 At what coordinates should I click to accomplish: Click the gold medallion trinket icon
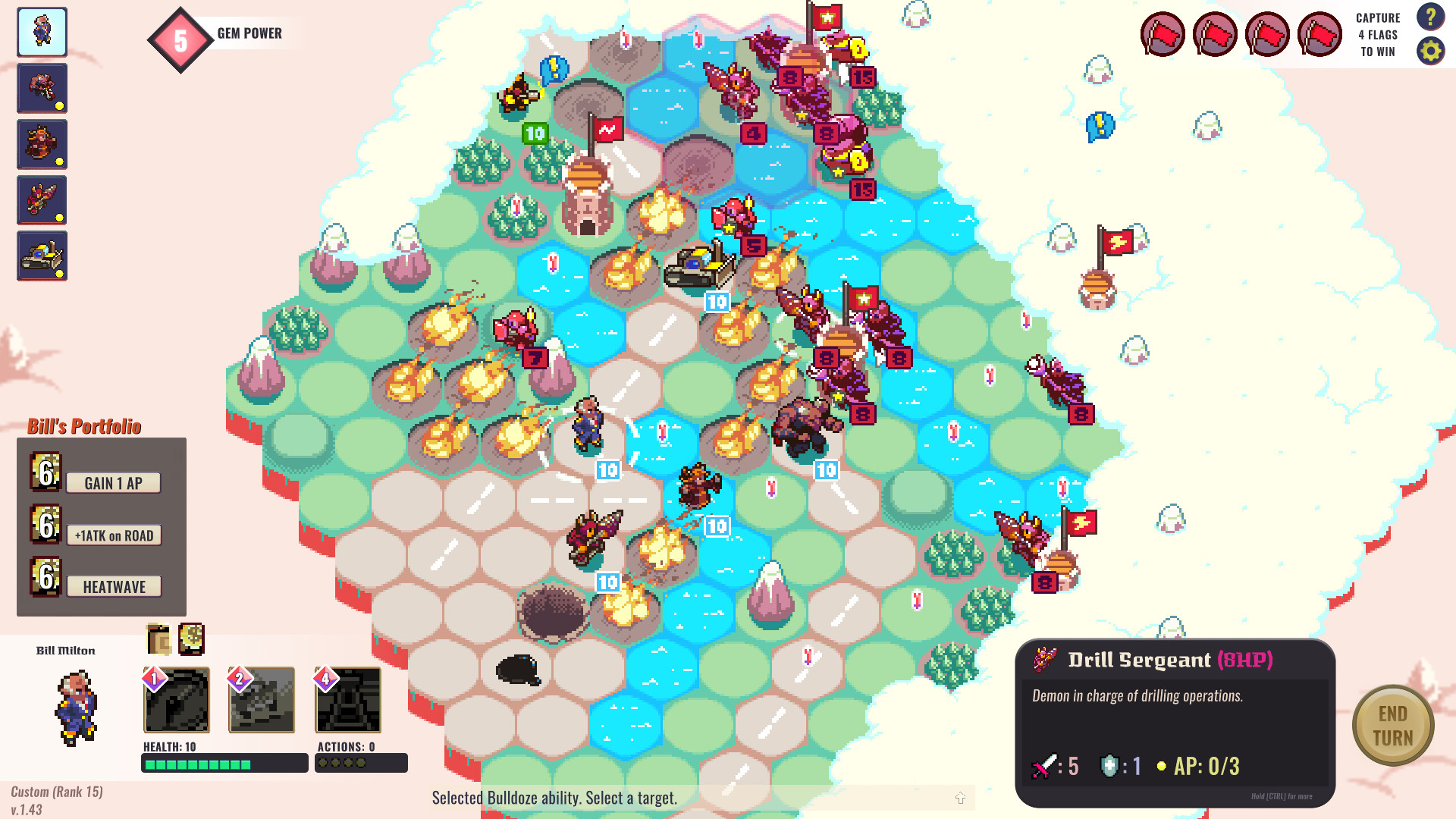click(x=192, y=639)
